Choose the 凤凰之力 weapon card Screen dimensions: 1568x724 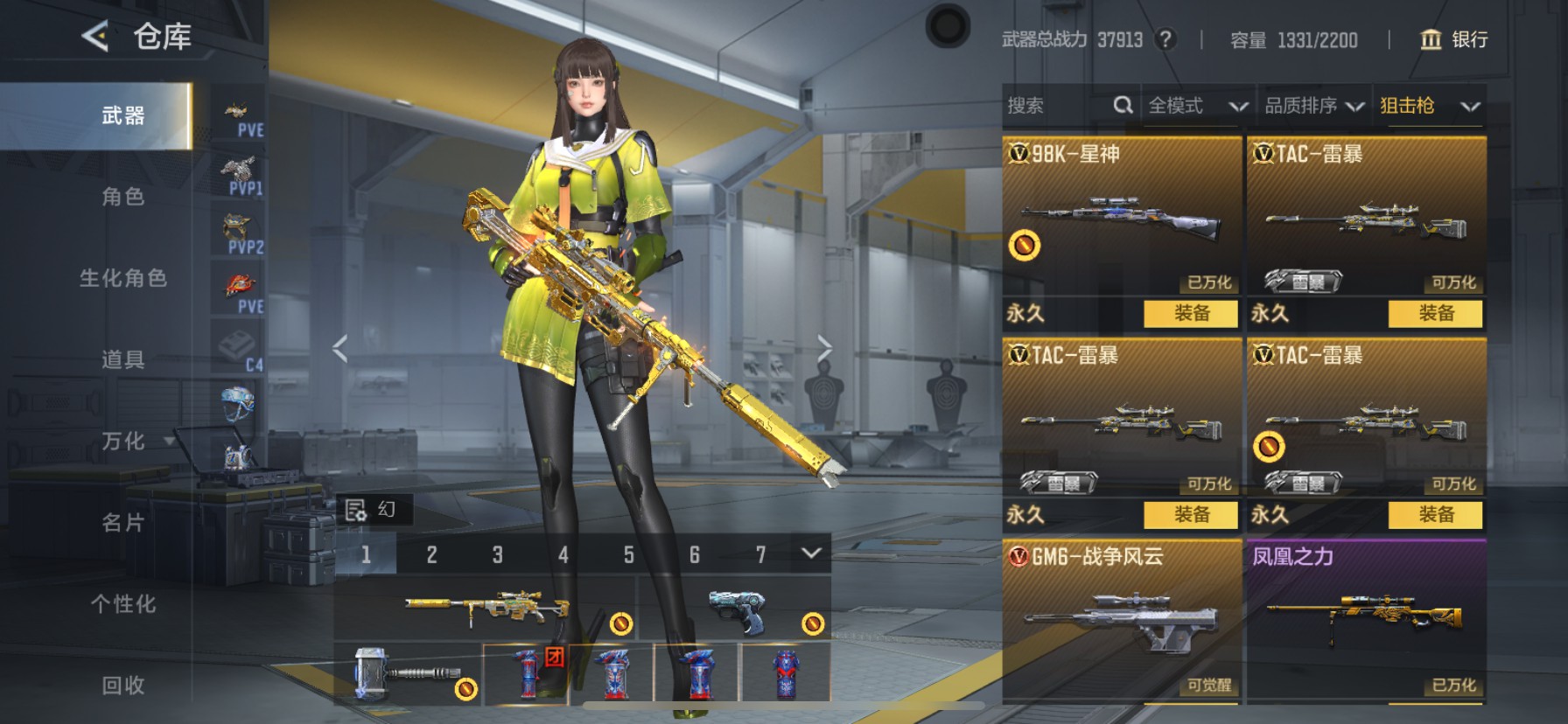[1366, 621]
